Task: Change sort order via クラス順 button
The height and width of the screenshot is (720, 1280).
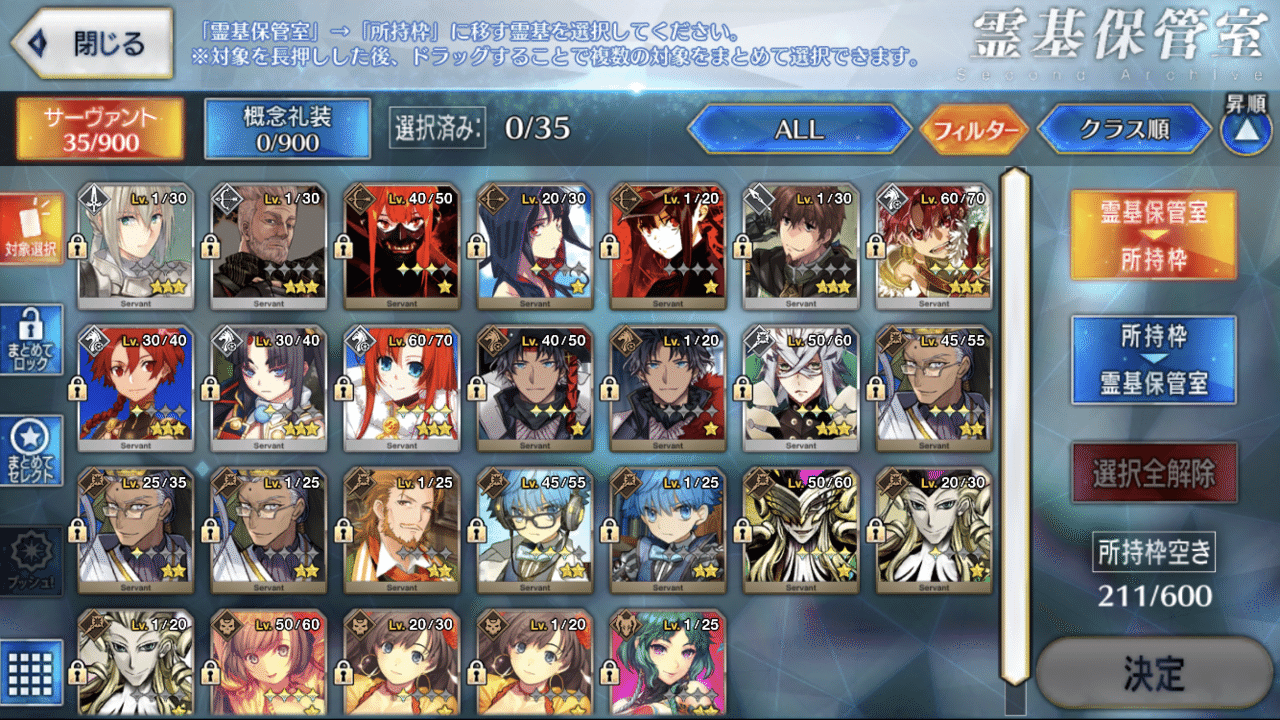Action: [x=1130, y=130]
